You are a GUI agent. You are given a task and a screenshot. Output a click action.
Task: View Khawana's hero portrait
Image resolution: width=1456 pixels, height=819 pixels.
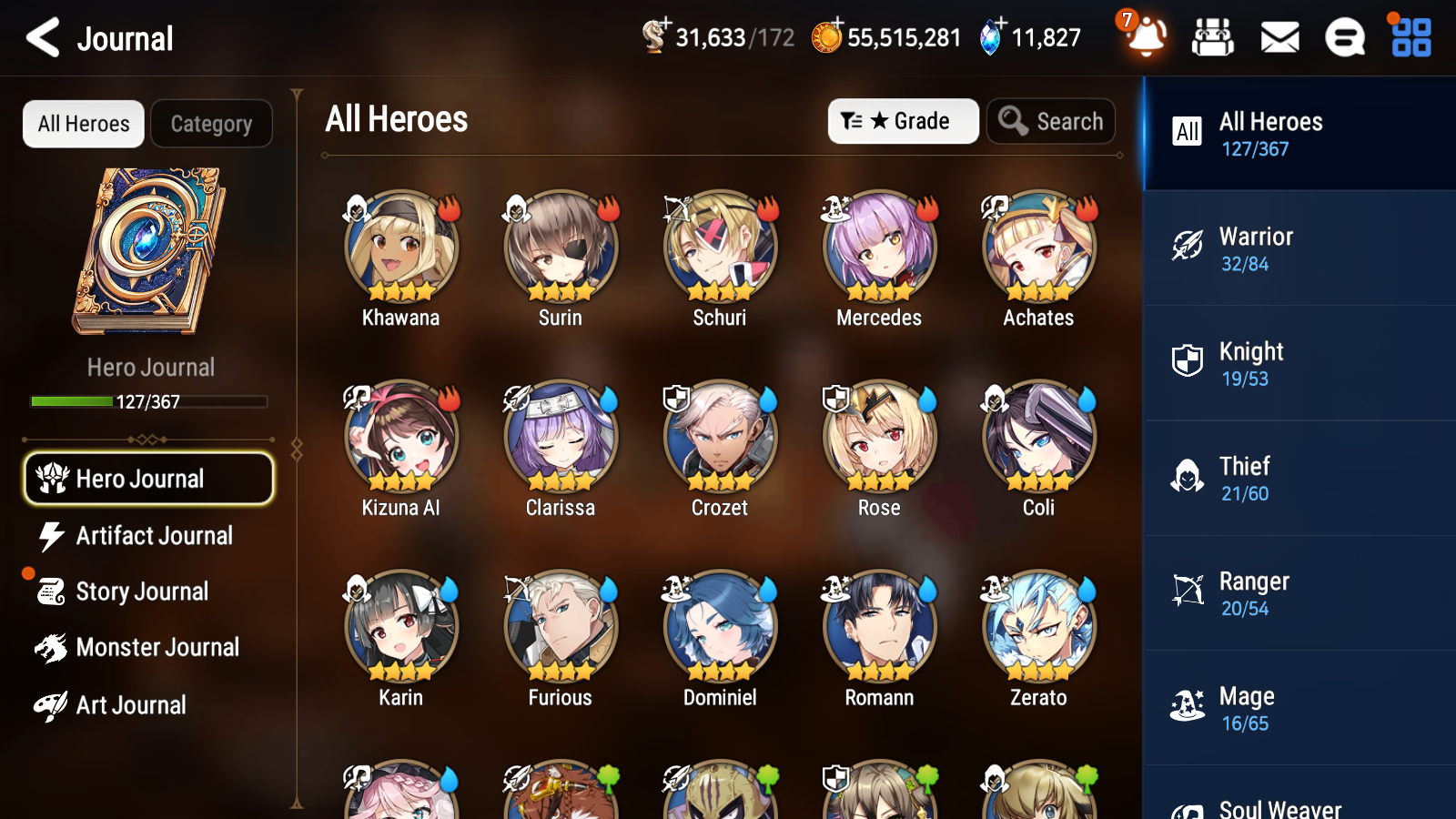click(400, 244)
